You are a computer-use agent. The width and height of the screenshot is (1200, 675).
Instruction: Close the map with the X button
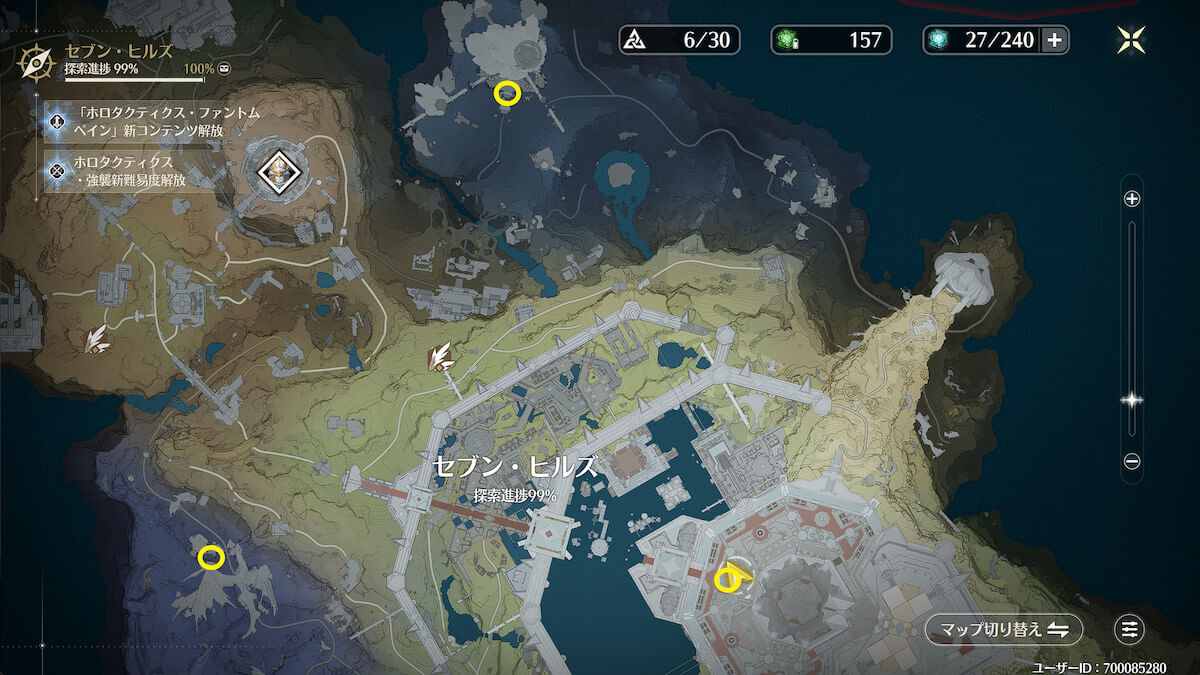pyautogui.click(x=1131, y=40)
